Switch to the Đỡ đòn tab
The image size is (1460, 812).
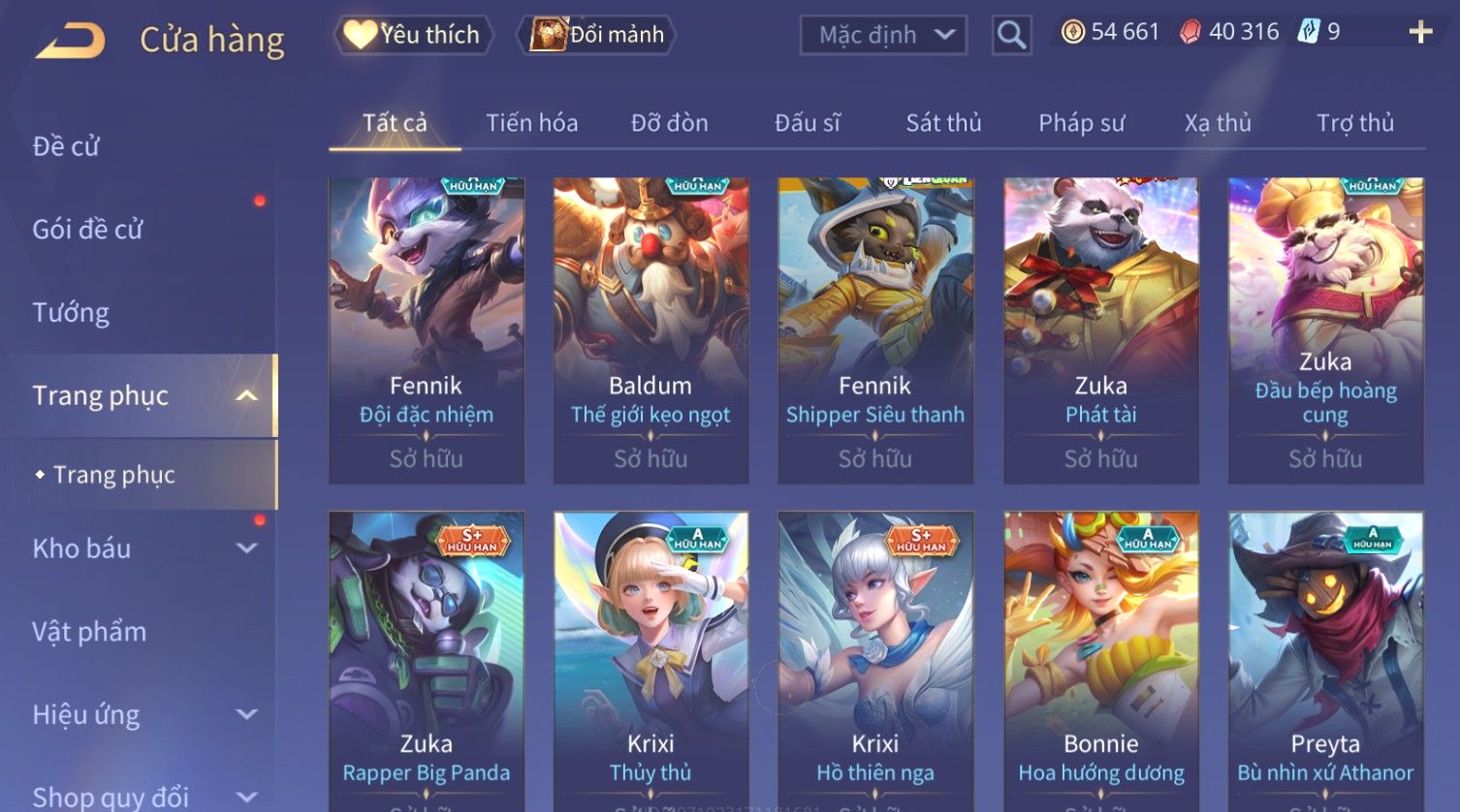tap(669, 123)
